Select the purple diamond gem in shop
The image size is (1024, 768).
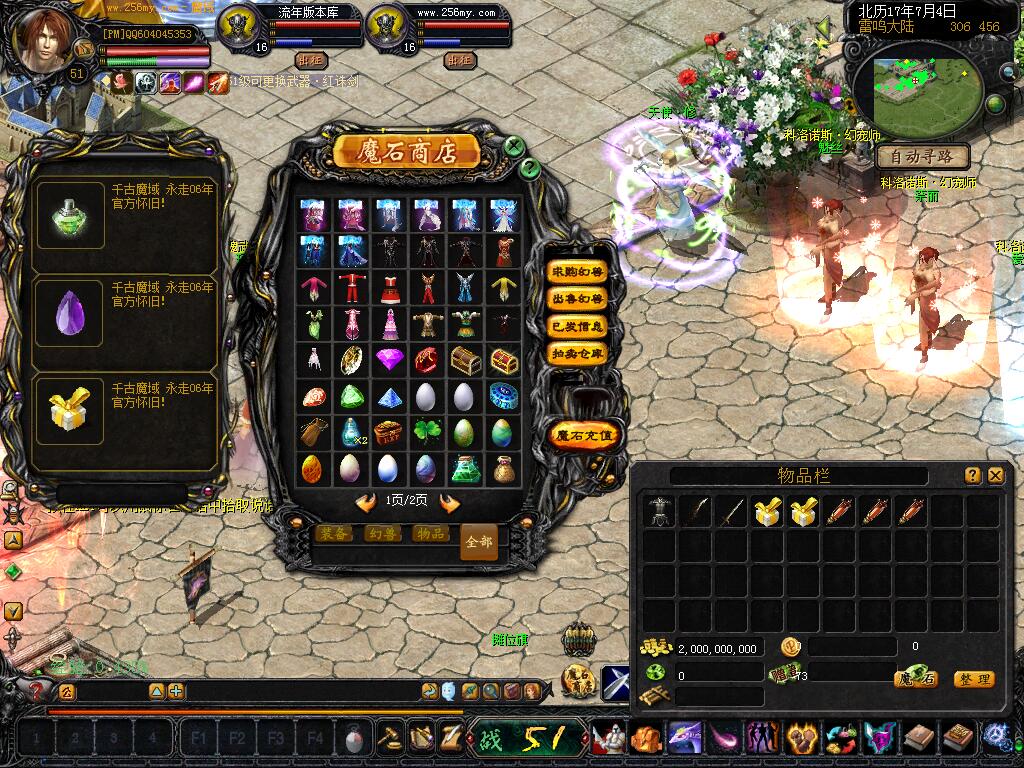coord(387,359)
